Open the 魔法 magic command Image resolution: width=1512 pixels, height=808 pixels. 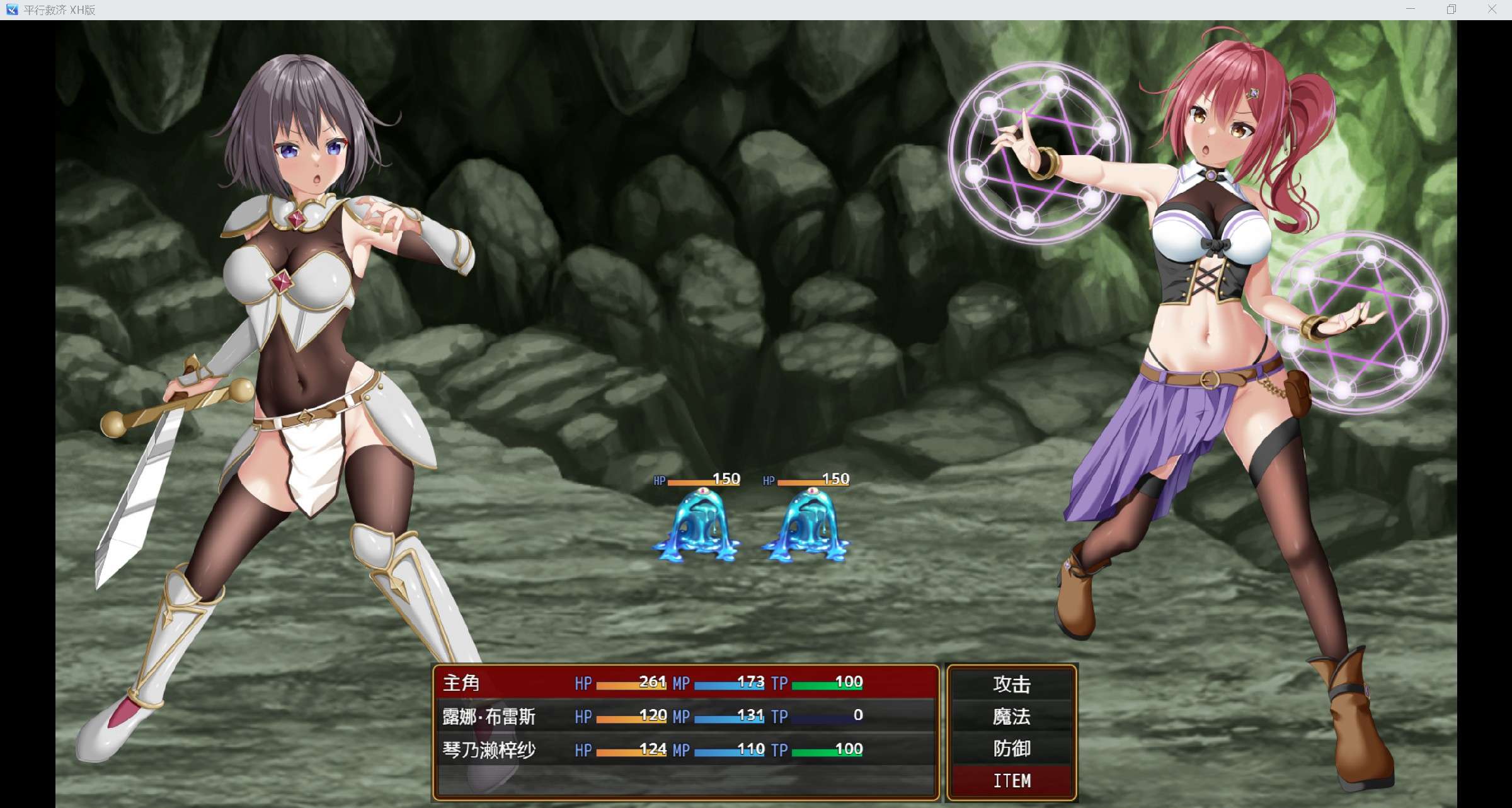coord(1012,717)
